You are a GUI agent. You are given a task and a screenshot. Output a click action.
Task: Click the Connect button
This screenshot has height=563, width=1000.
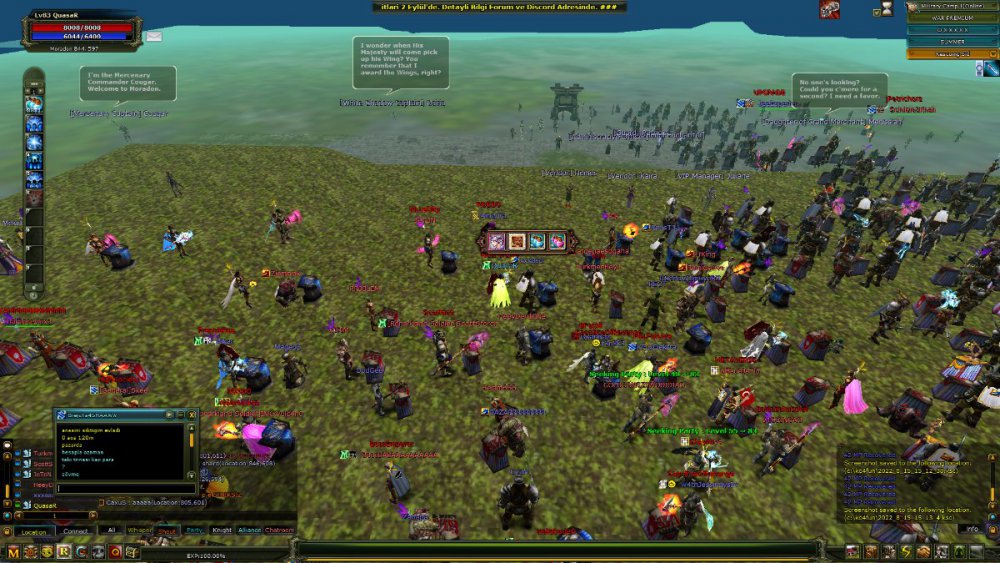click(76, 531)
